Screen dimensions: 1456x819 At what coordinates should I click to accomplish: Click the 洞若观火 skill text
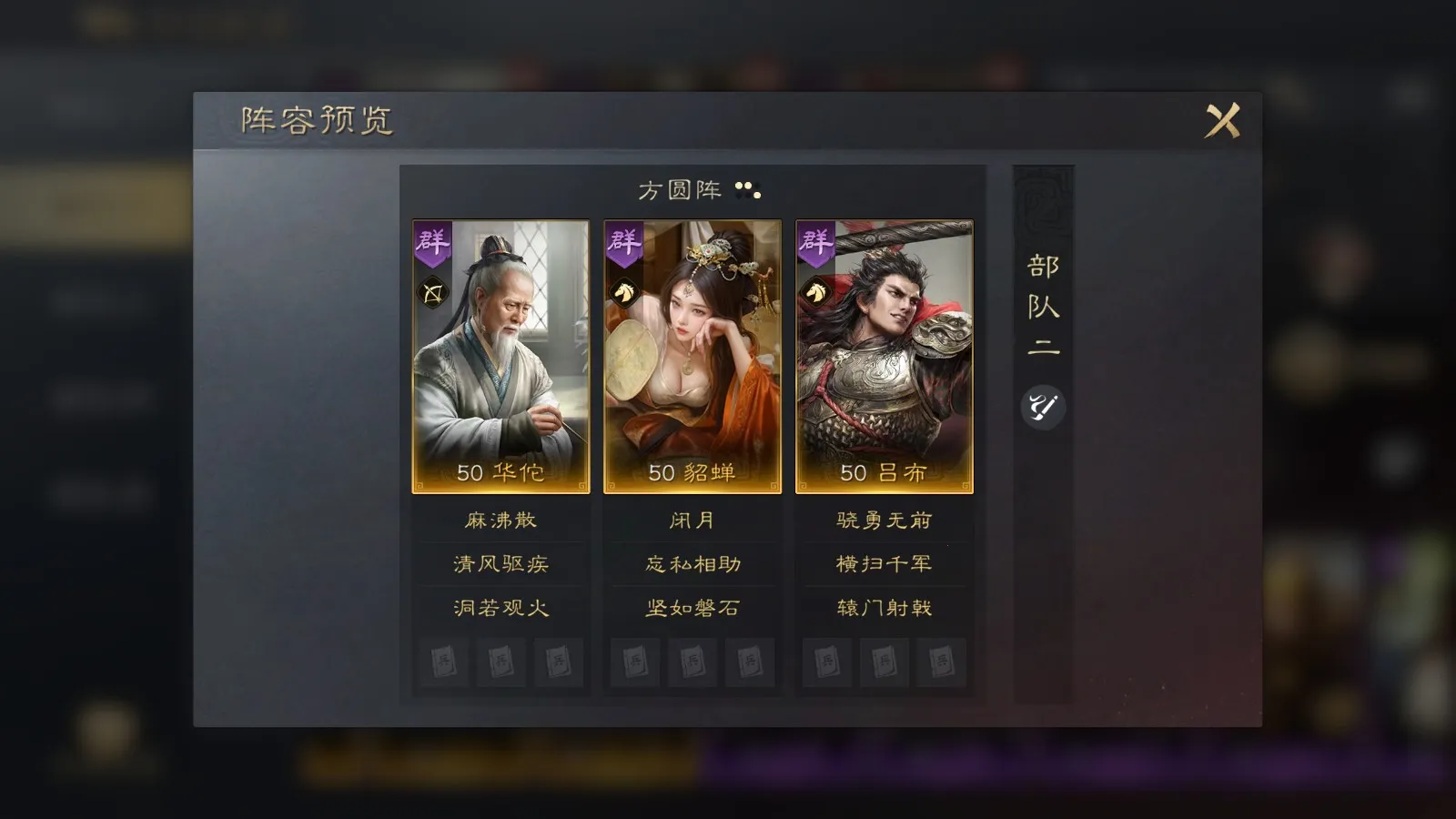point(501,609)
